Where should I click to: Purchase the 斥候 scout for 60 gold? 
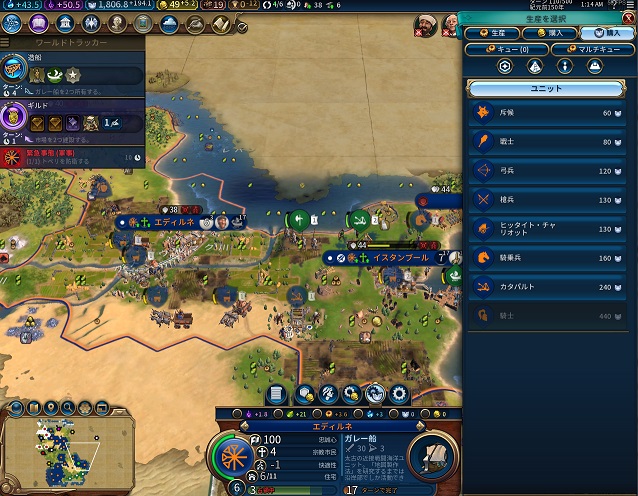(x=548, y=113)
